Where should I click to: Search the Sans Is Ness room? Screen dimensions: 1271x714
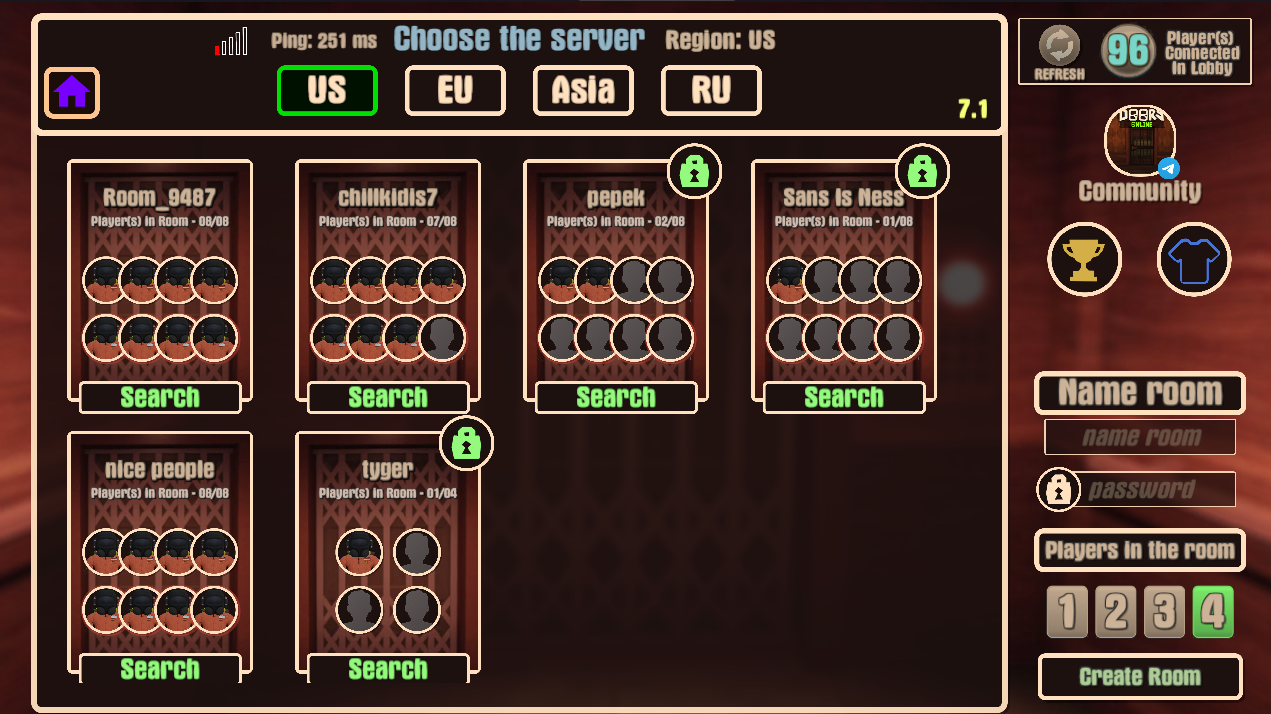(844, 397)
